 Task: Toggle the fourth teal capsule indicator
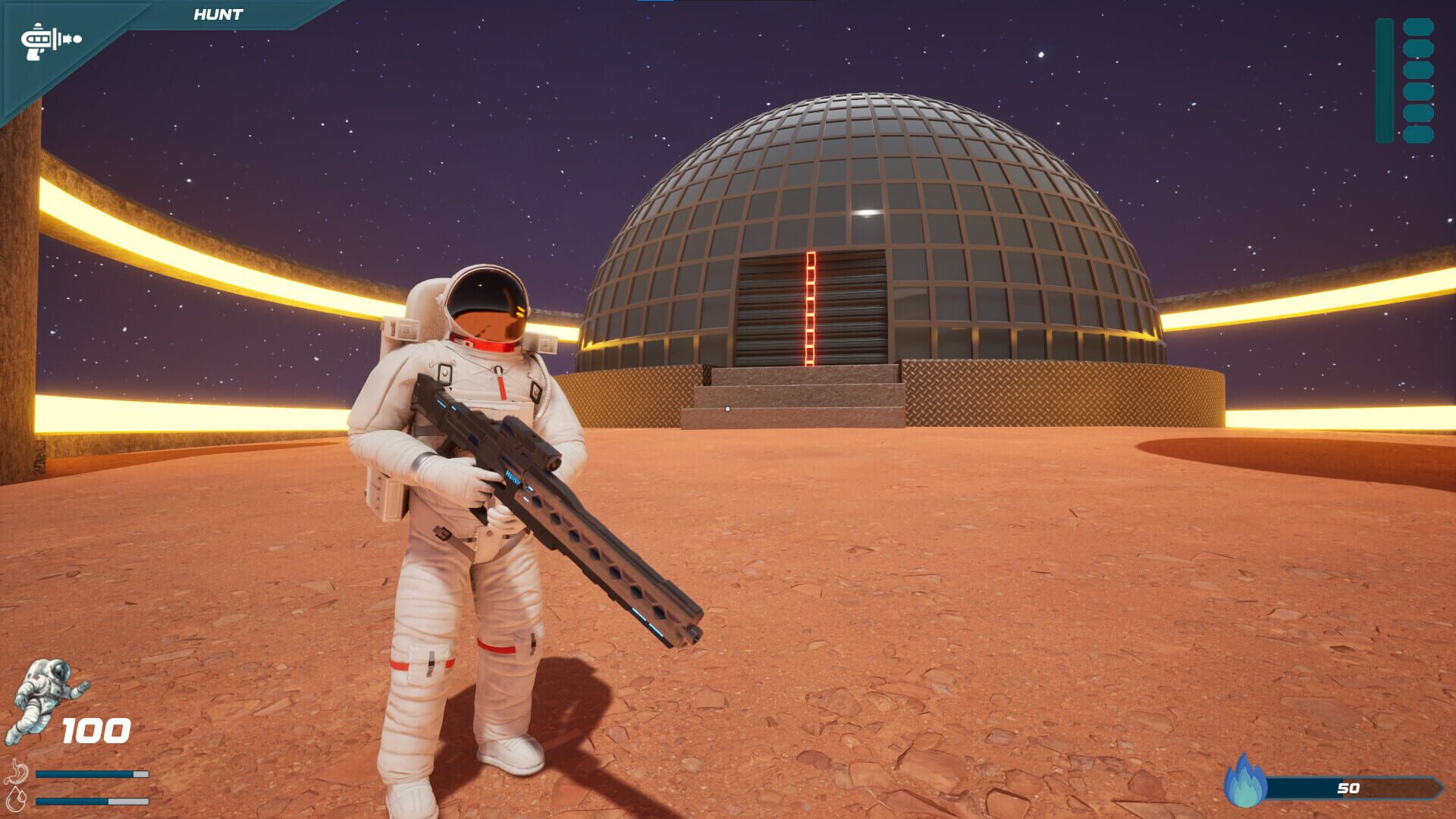click(1419, 91)
